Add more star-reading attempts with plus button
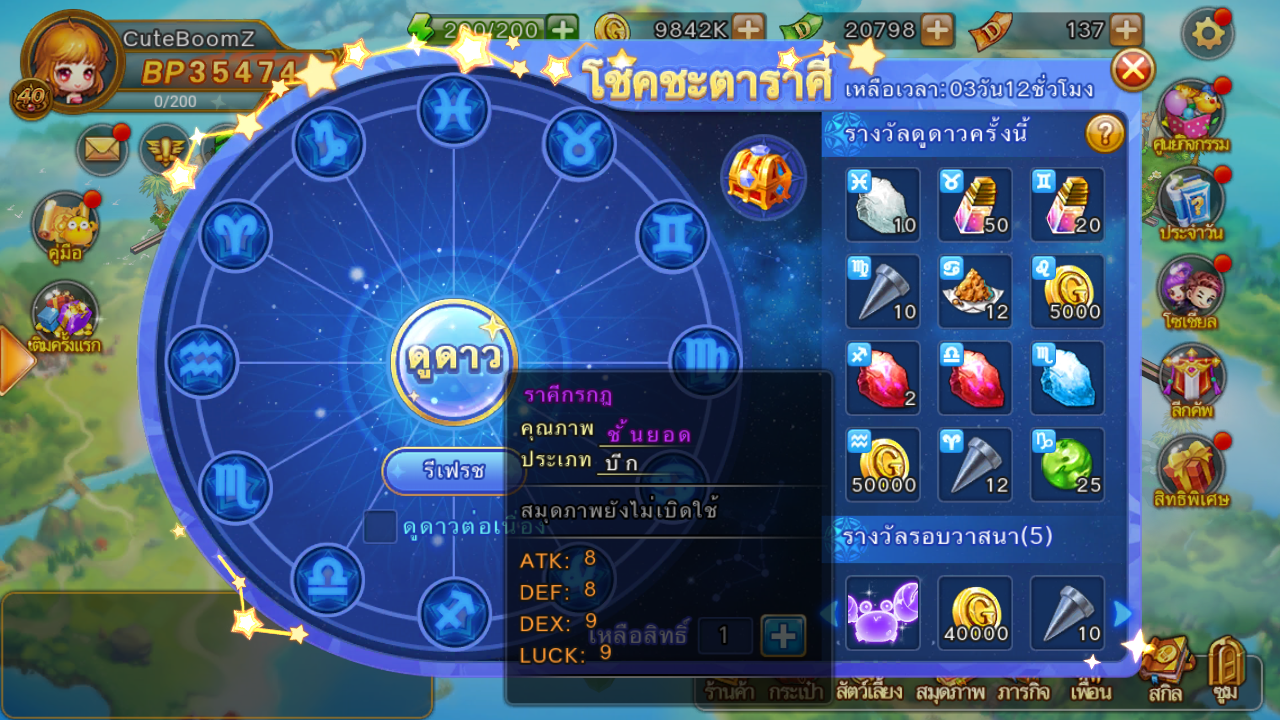This screenshot has width=1280, height=720. (783, 635)
